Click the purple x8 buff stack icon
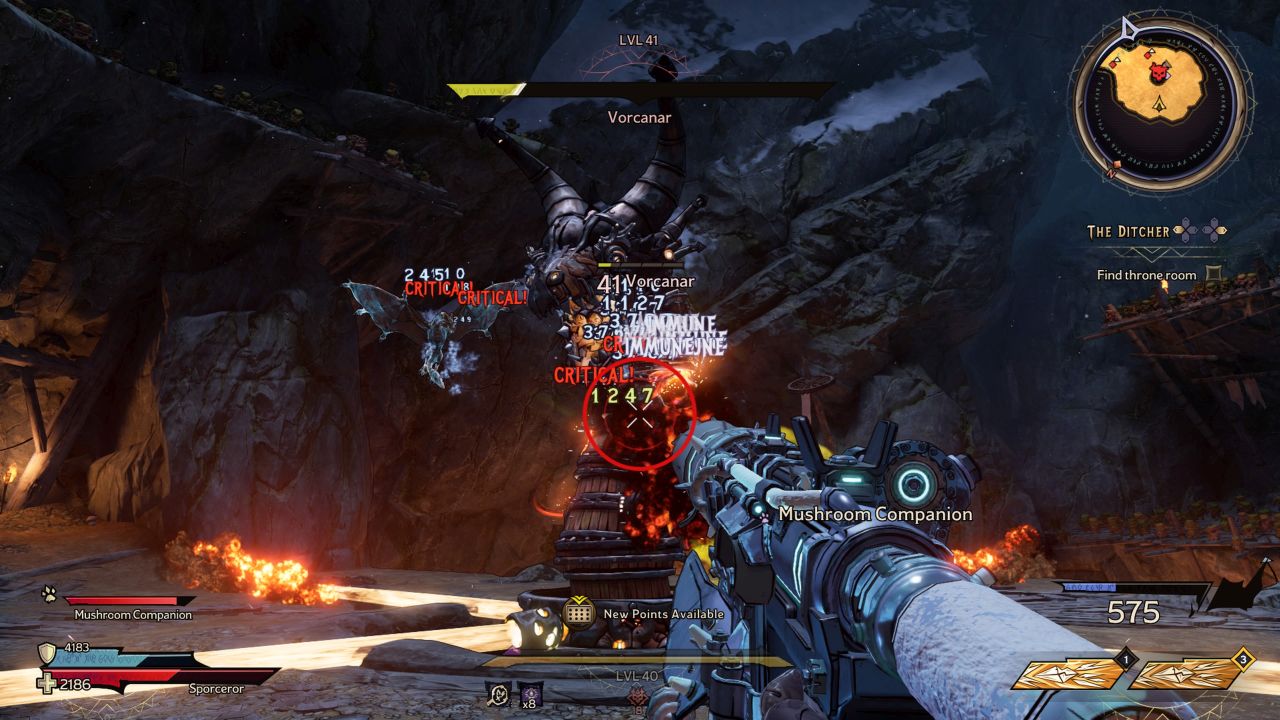Image resolution: width=1280 pixels, height=720 pixels. 529,692
